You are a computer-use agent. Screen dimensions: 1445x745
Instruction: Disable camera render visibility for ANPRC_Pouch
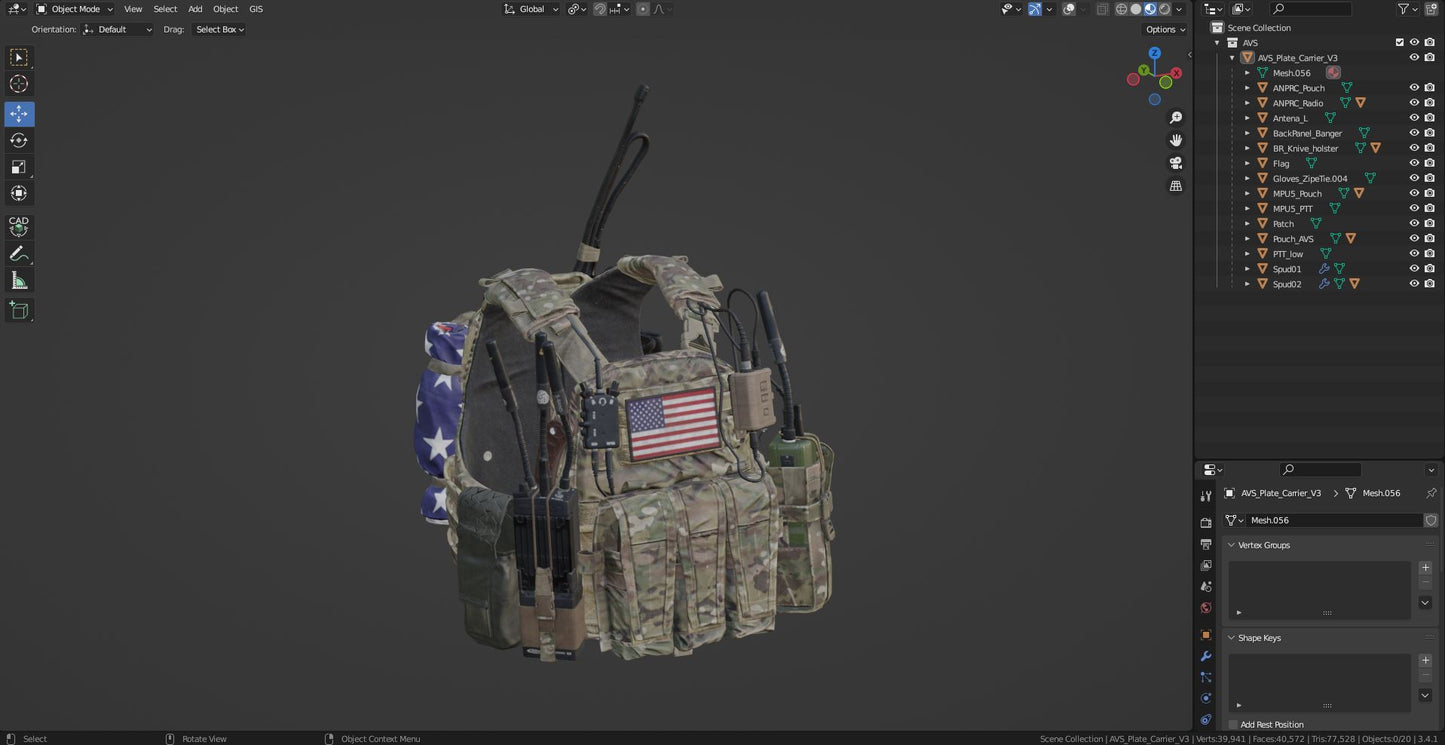coord(1429,87)
